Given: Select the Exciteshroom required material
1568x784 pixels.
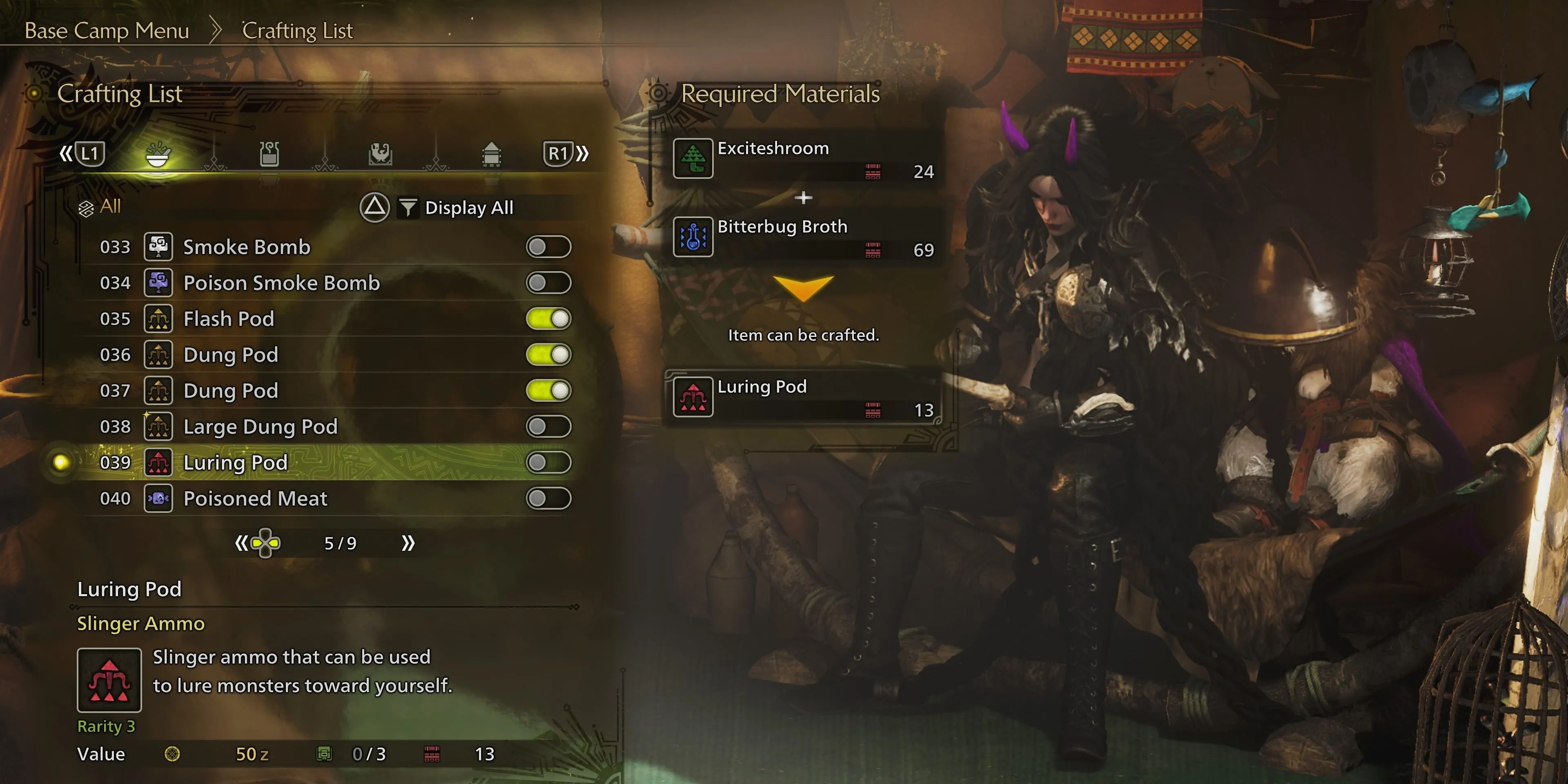Looking at the screenshot, I should click(x=804, y=158).
